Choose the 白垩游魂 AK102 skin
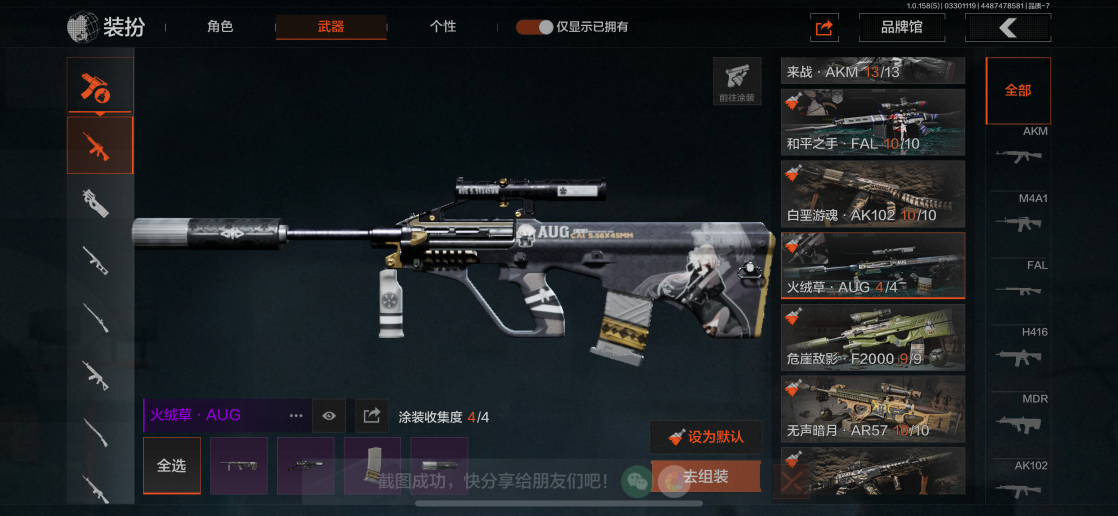 (873, 194)
